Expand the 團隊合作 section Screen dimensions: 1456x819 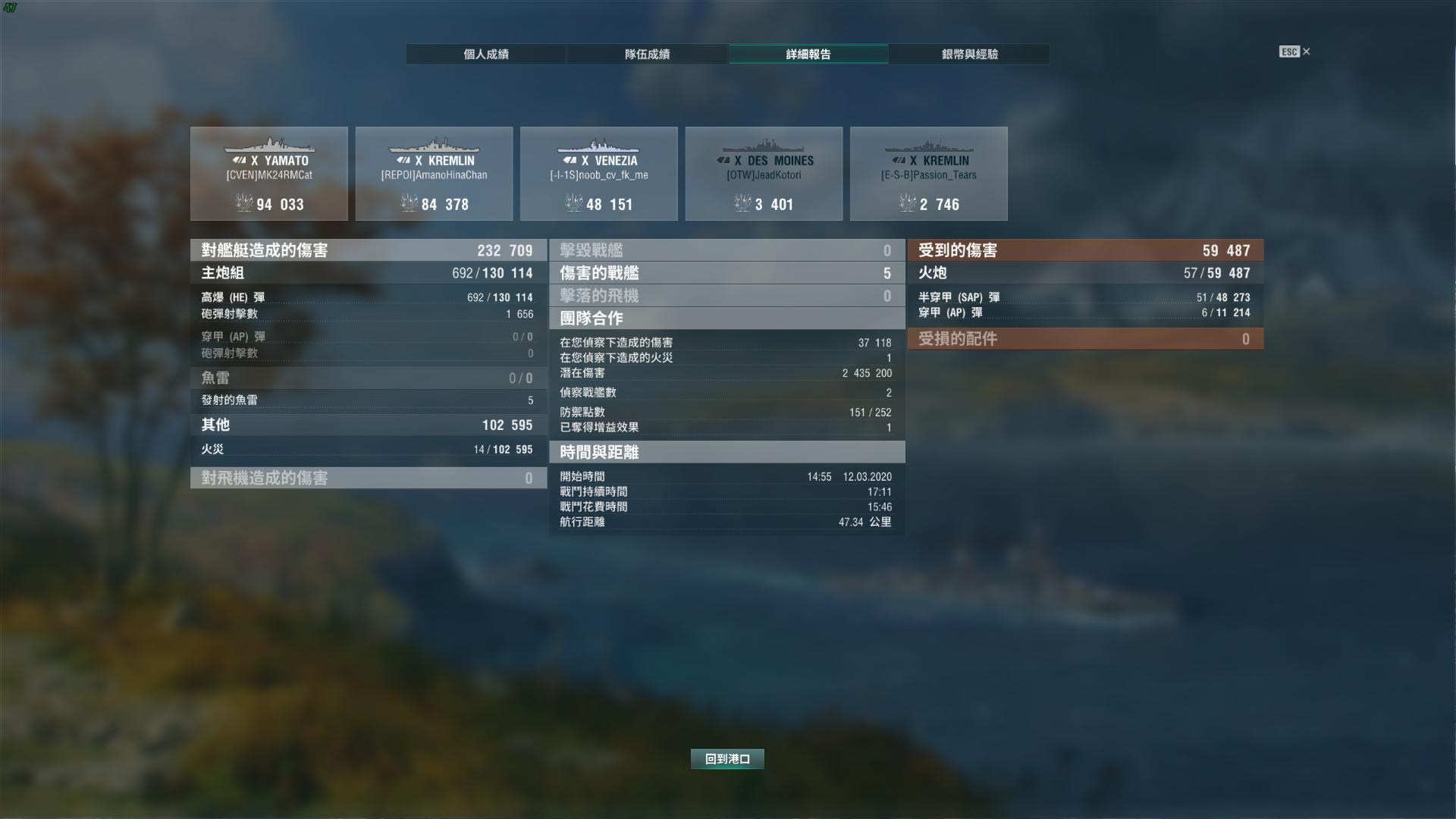(x=726, y=318)
